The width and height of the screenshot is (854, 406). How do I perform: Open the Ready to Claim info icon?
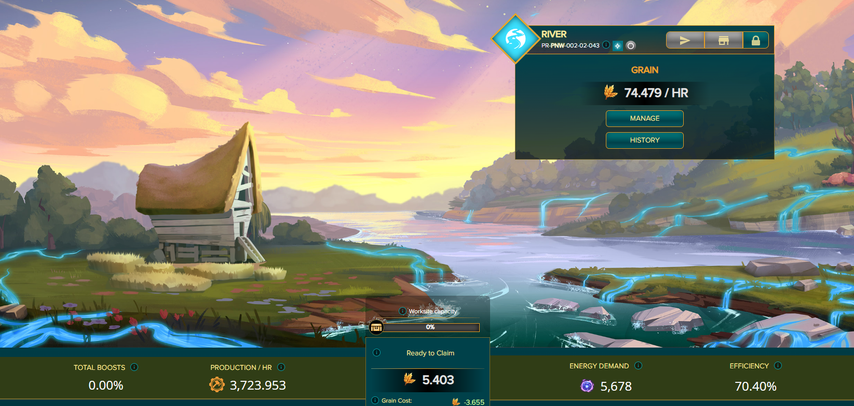click(377, 352)
